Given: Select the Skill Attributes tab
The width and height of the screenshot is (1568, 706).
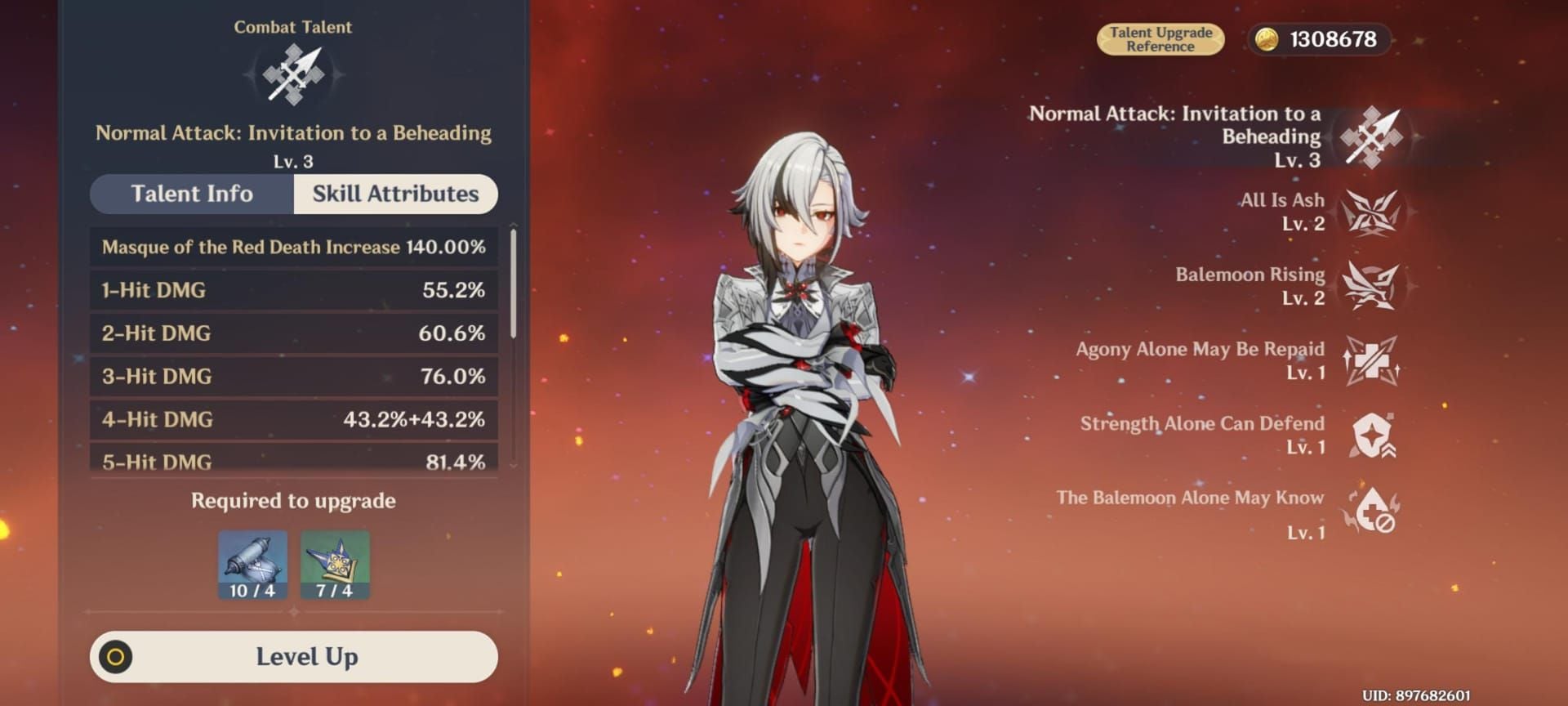Looking at the screenshot, I should (x=395, y=194).
